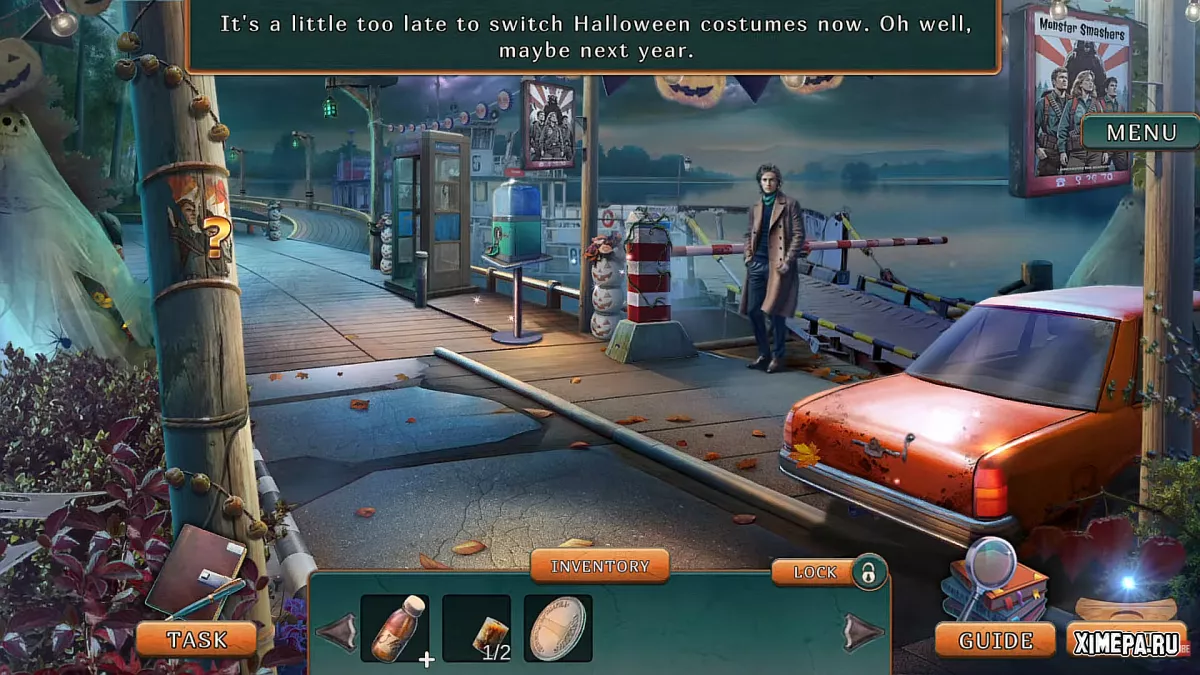Show previous items with the left inventory arrow
The image size is (1200, 675).
336,631
